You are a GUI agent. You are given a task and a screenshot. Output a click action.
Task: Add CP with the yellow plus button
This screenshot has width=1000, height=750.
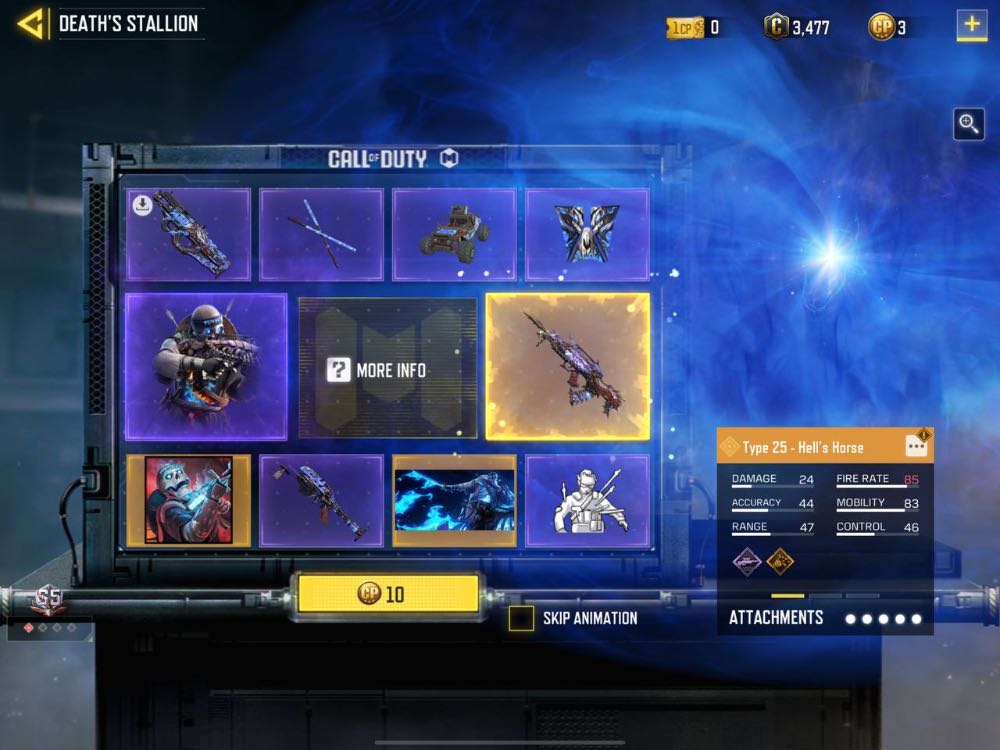click(971, 25)
